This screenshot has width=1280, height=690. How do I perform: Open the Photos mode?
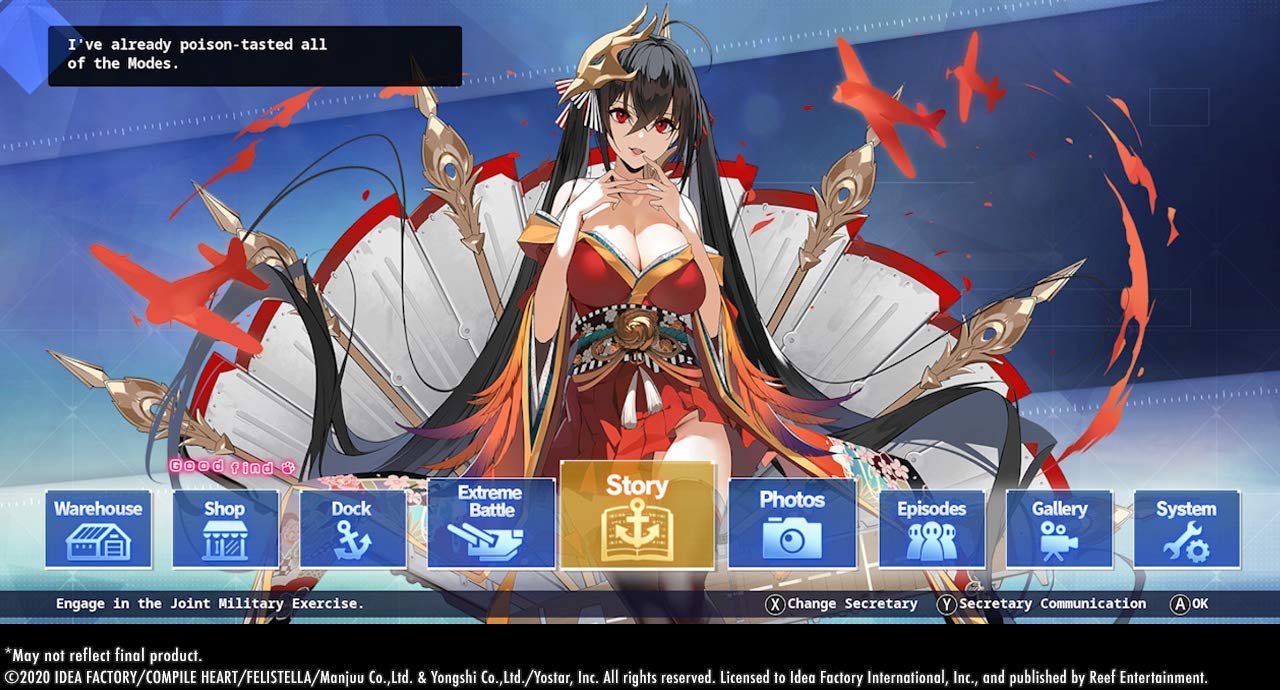tap(792, 523)
